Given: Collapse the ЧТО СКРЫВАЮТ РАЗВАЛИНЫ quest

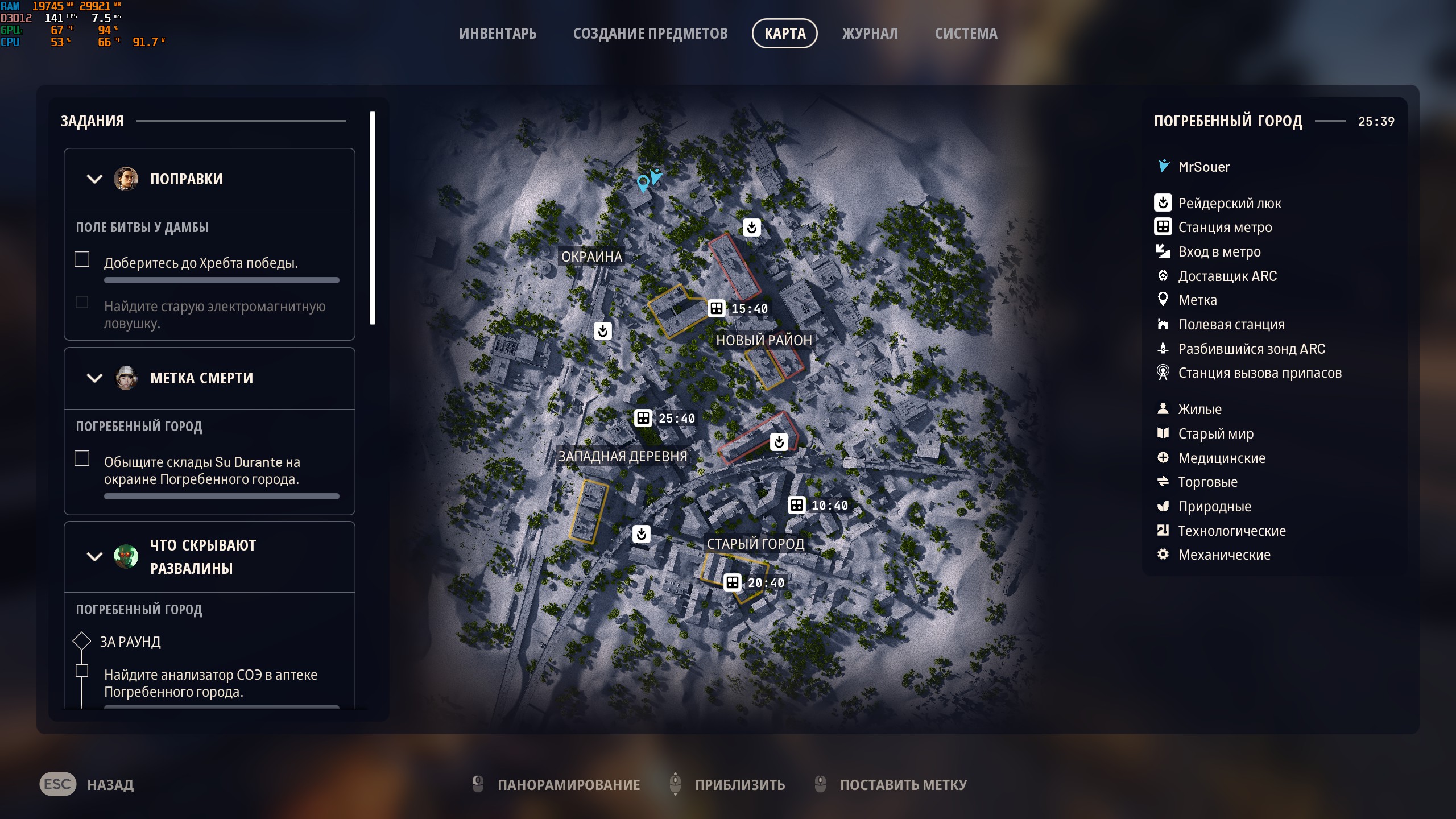Looking at the screenshot, I should pyautogui.click(x=94, y=557).
